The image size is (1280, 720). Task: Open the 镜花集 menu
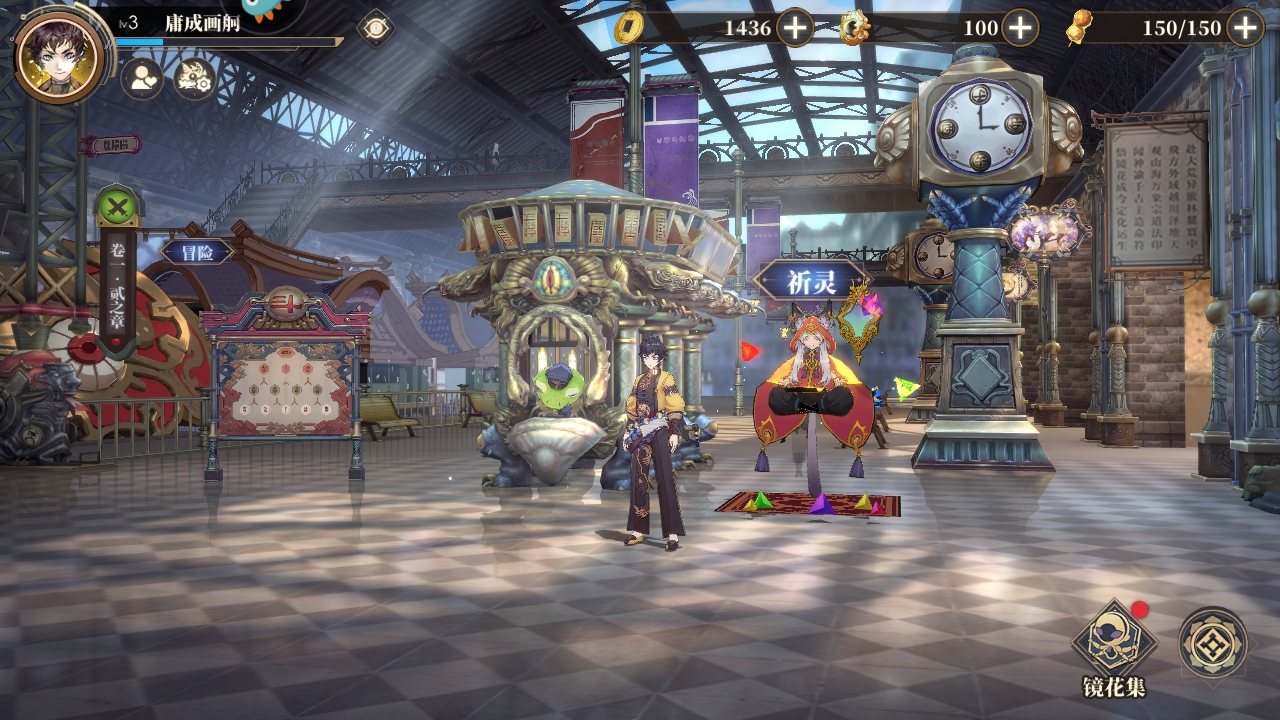(1114, 644)
